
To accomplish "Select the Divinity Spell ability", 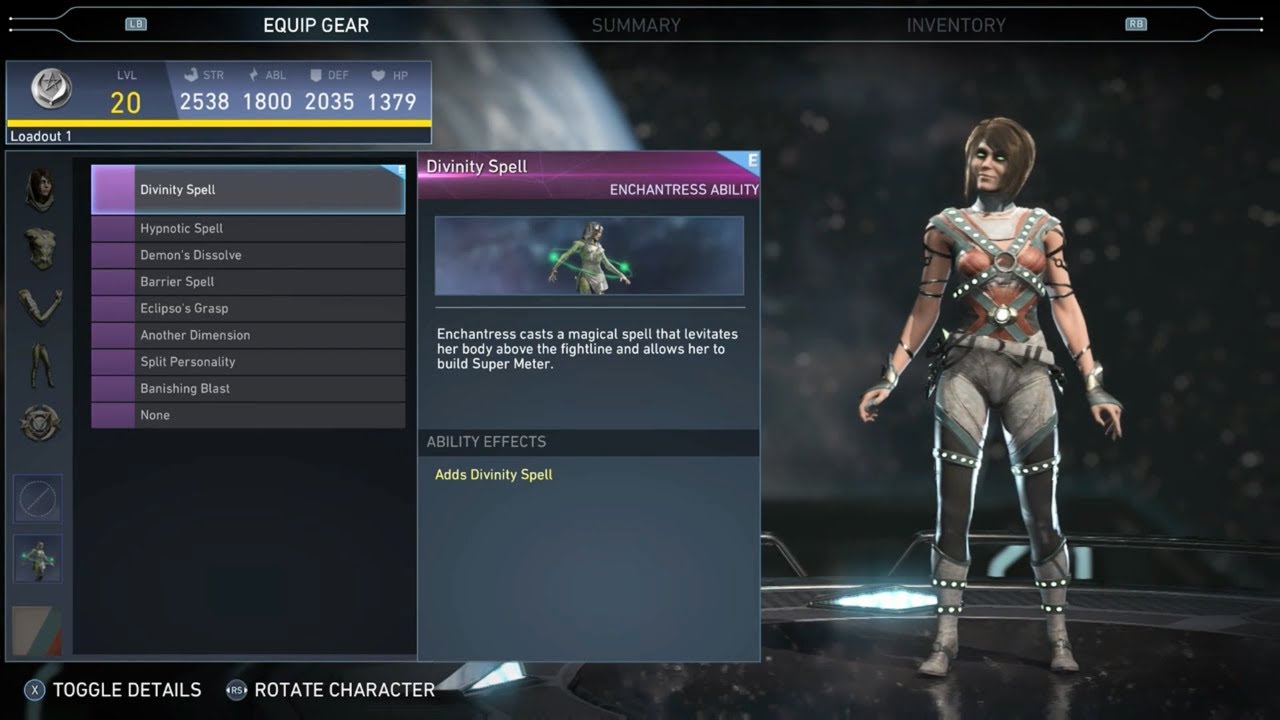I will pos(248,190).
